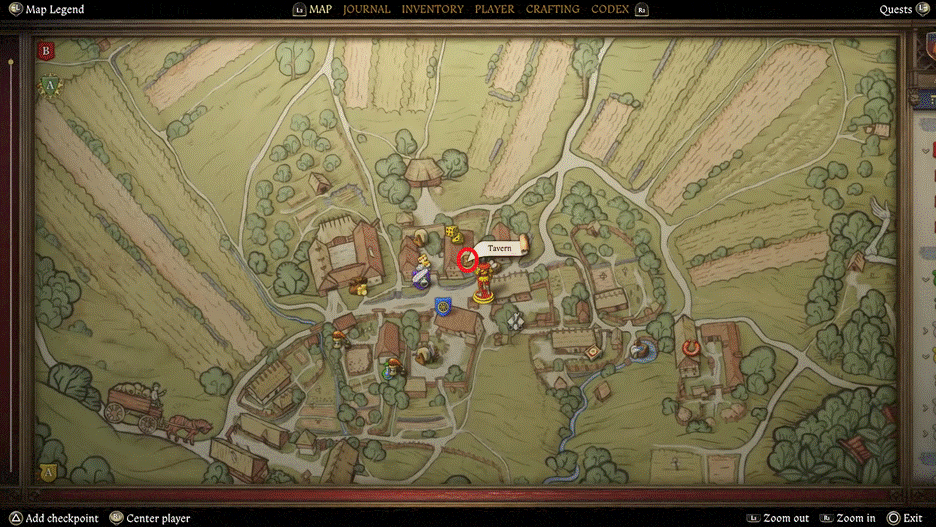Switch to the Journal tab
Viewport: 936px width, 527px height.
point(366,9)
